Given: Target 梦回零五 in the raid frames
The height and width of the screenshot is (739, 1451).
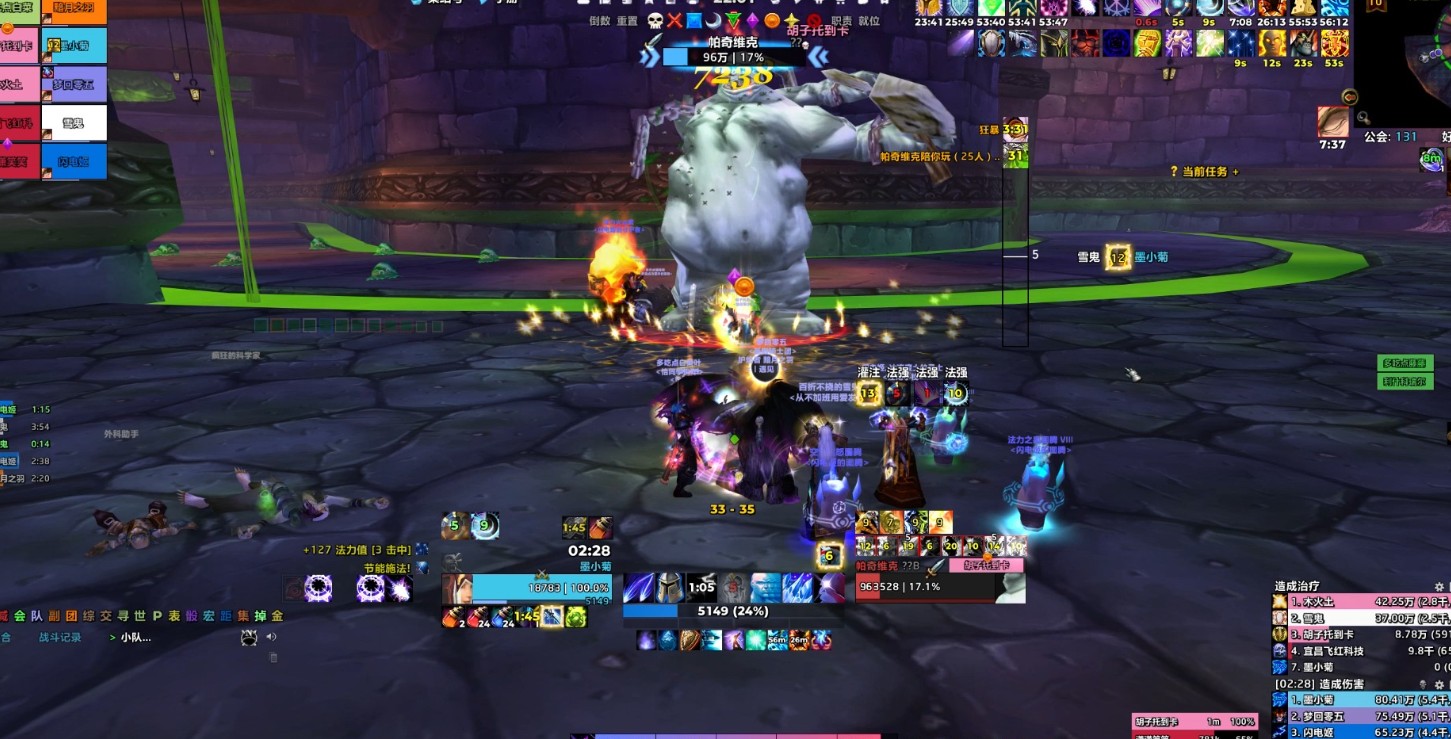Looking at the screenshot, I should click(74, 85).
